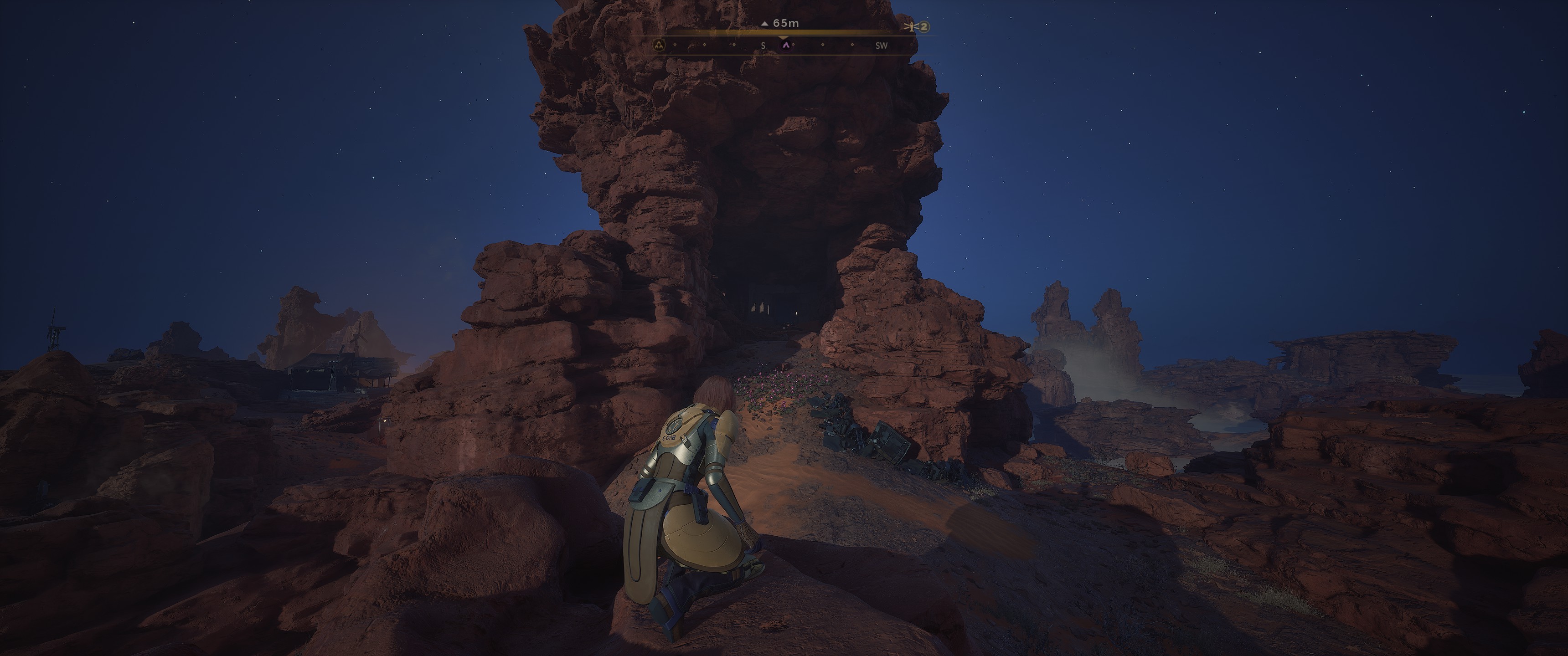Click the ornithopter icon beside the compass
This screenshot has width=1568, height=656.
click(x=911, y=27)
